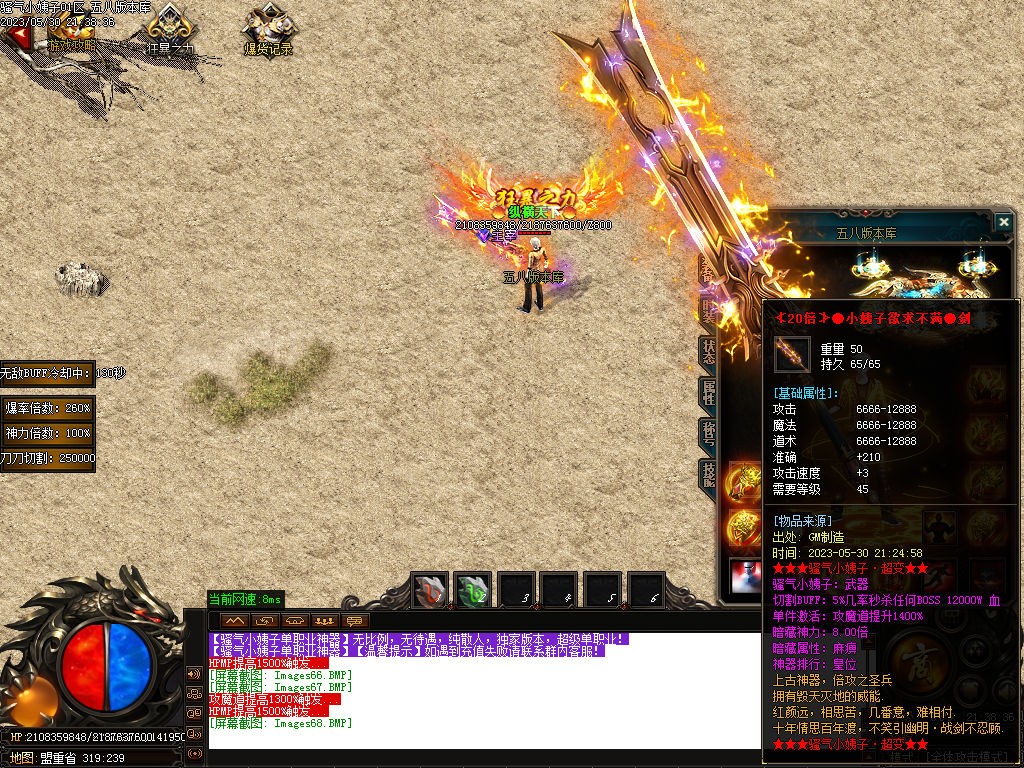Click the speech bubble chat button

point(355,621)
